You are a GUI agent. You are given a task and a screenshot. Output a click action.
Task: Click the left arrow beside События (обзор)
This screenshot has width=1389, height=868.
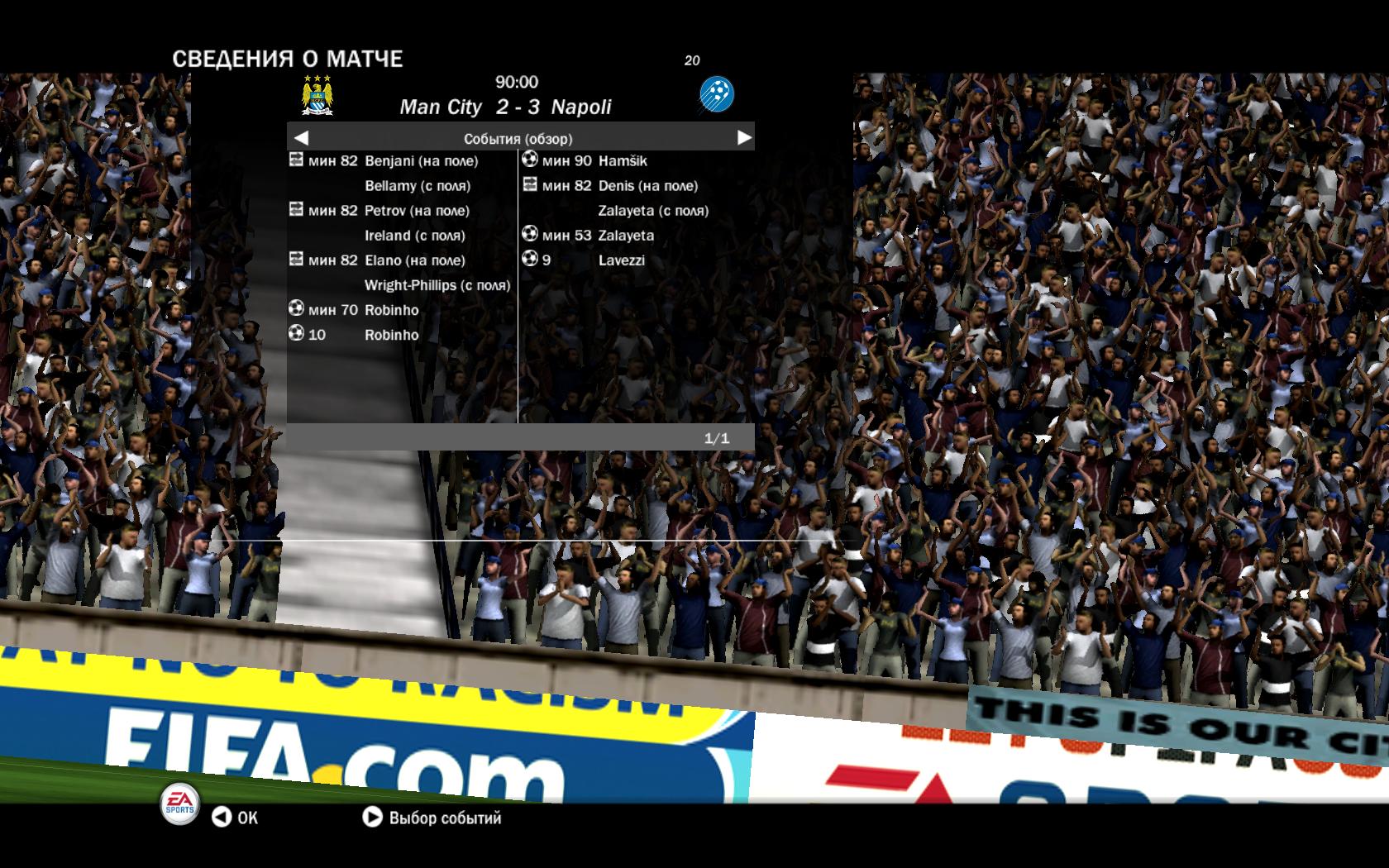click(x=301, y=138)
